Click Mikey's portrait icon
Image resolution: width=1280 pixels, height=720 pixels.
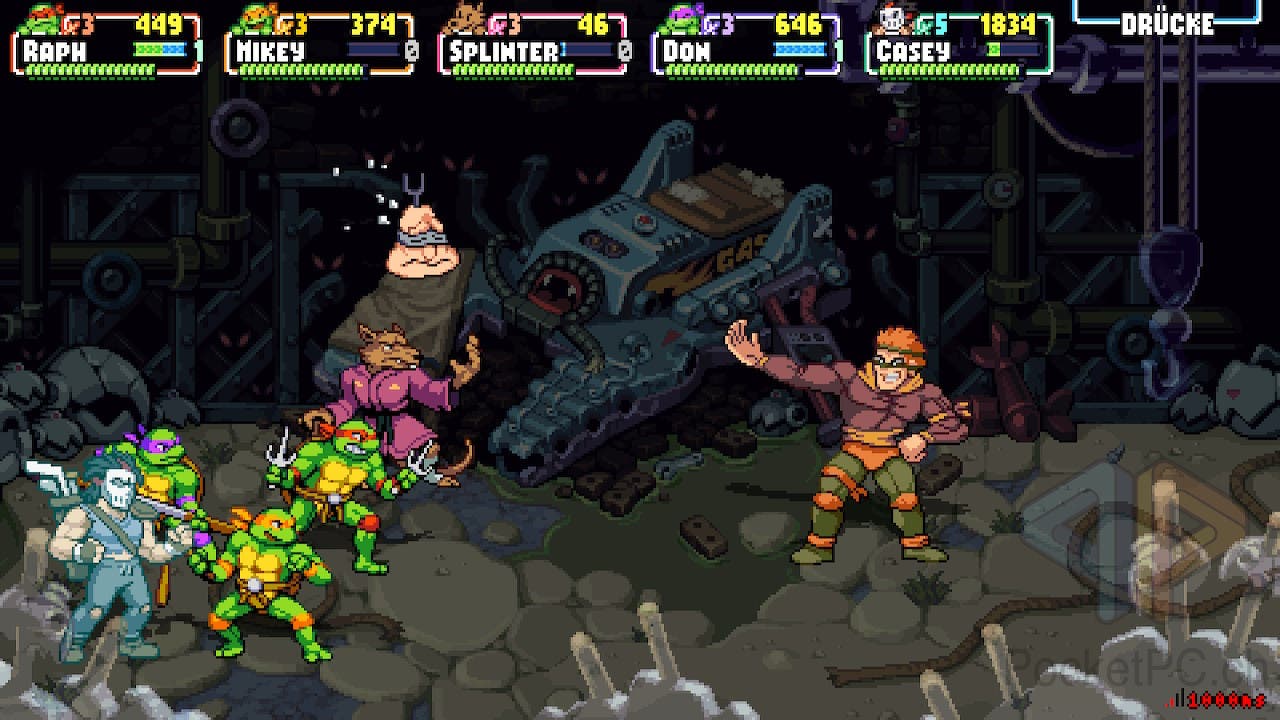tap(254, 19)
